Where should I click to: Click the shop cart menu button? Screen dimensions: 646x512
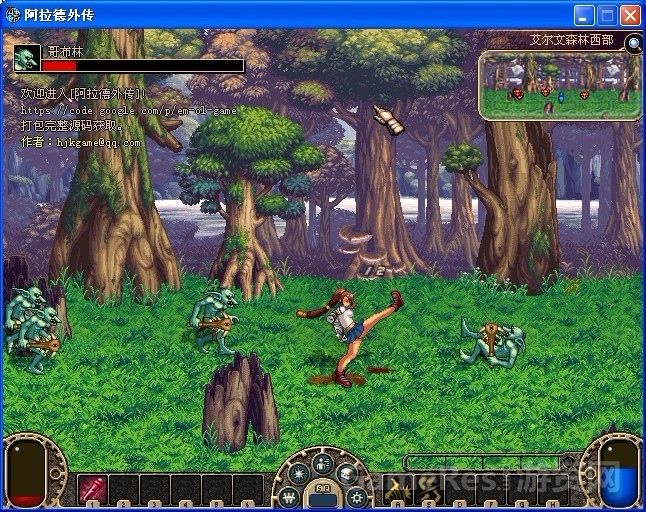pos(290,496)
